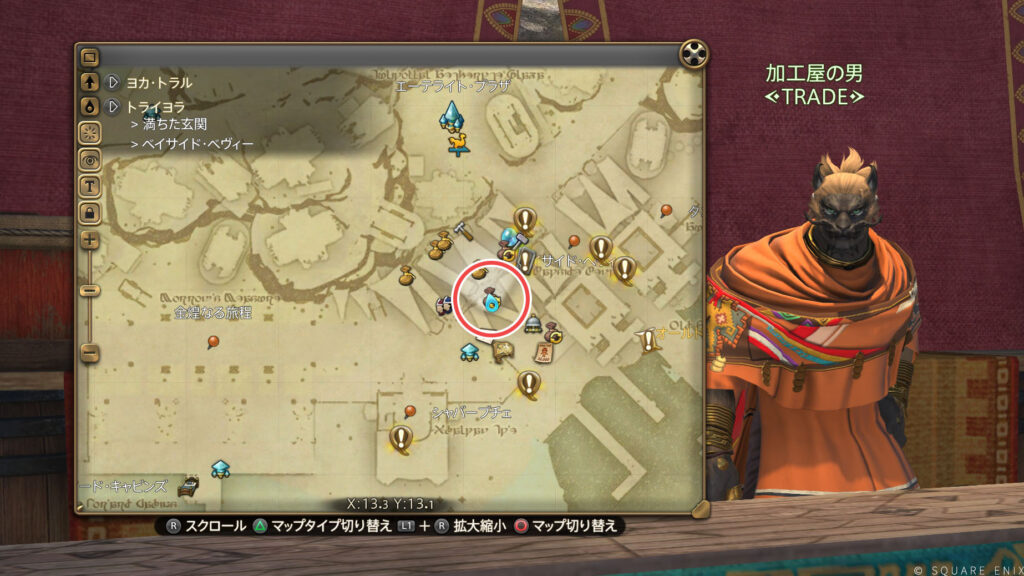Choose the 満ちた玄関 sub-area
The height and width of the screenshot is (576, 1024).
coord(171,125)
